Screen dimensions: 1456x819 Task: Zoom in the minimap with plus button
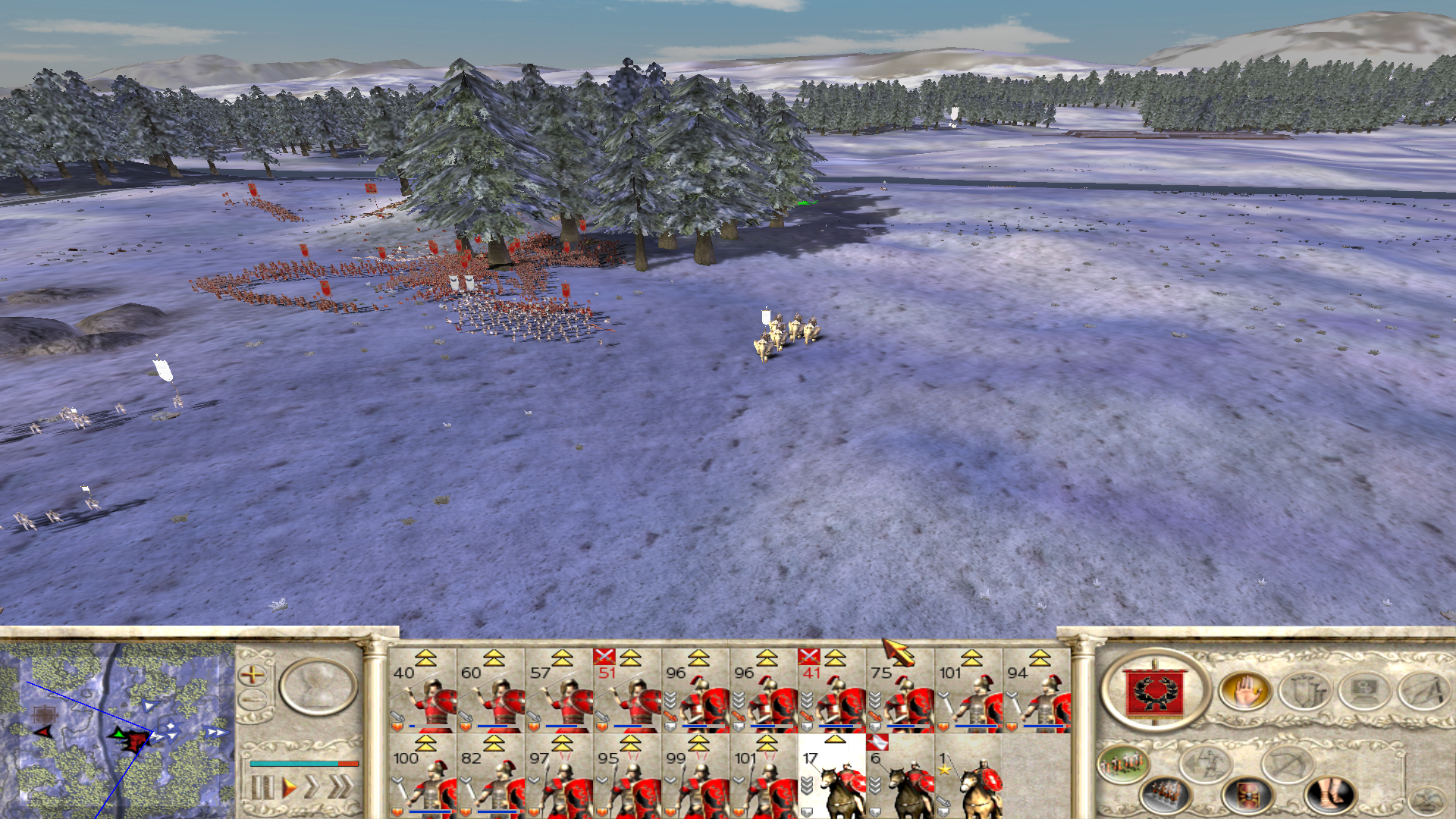pyautogui.click(x=252, y=674)
